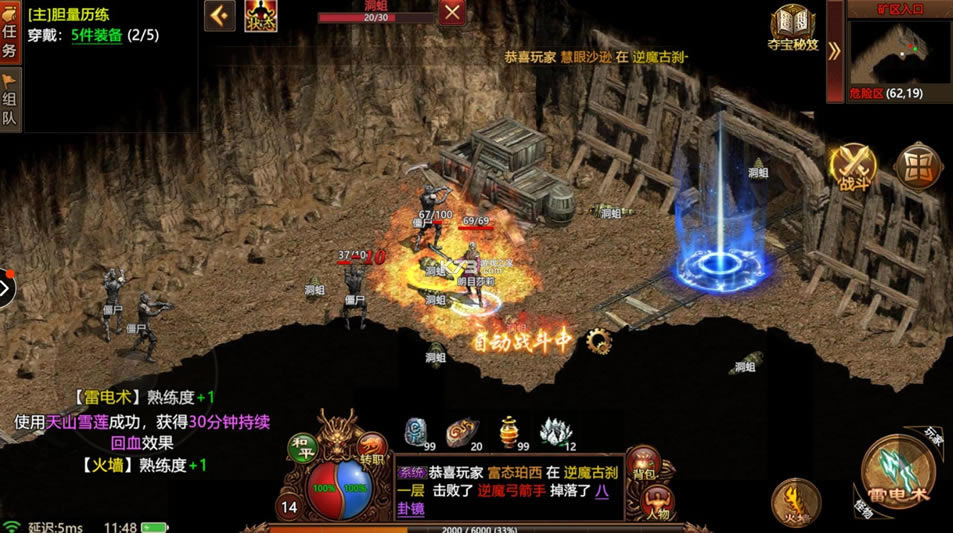This screenshot has height=533, width=953.
Task: Open the four-square menu button
Action: coord(916,165)
